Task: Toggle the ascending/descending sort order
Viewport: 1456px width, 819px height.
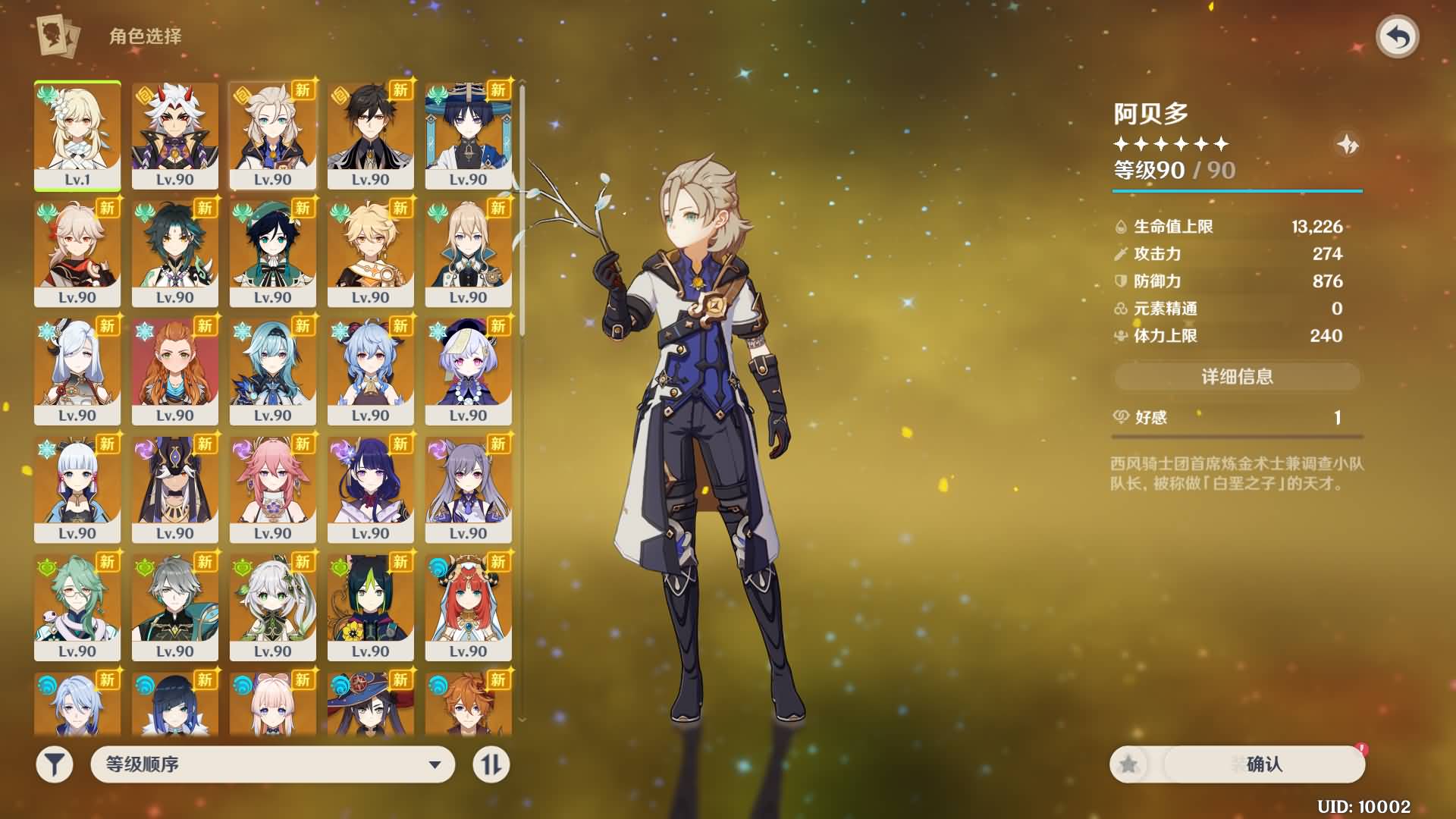Action: (x=491, y=764)
